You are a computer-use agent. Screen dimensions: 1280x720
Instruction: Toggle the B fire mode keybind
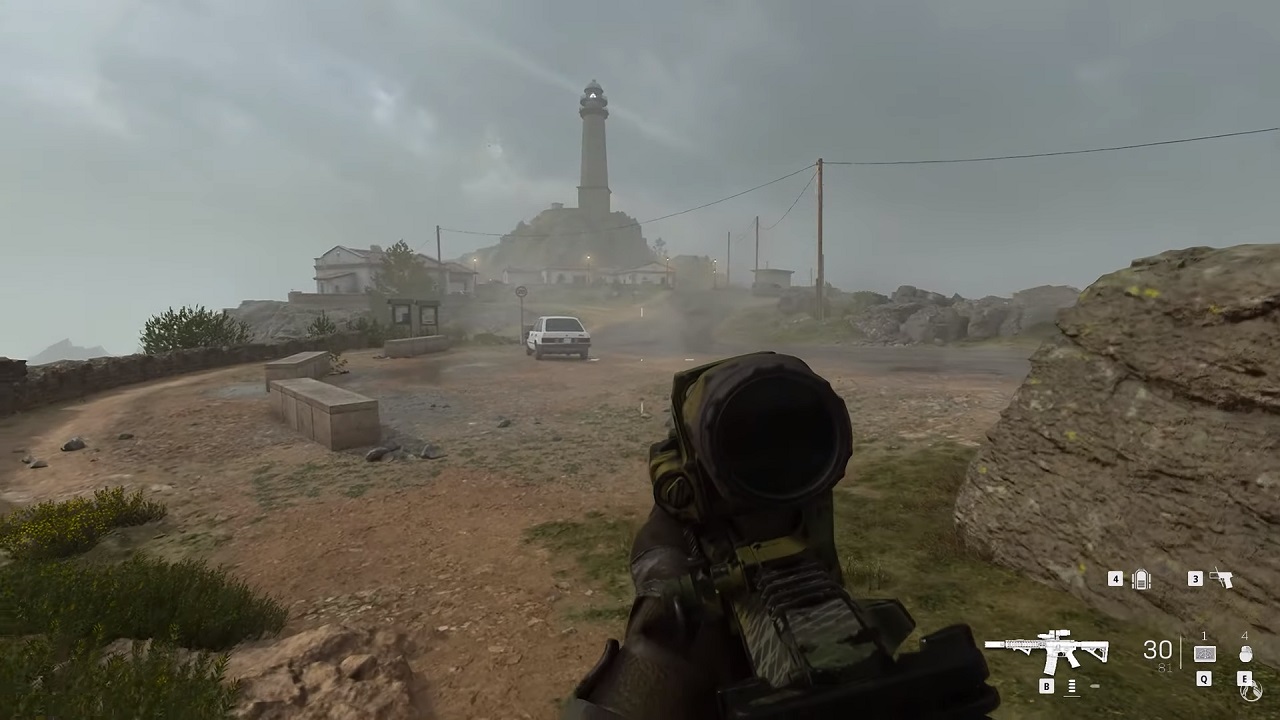(x=1047, y=686)
